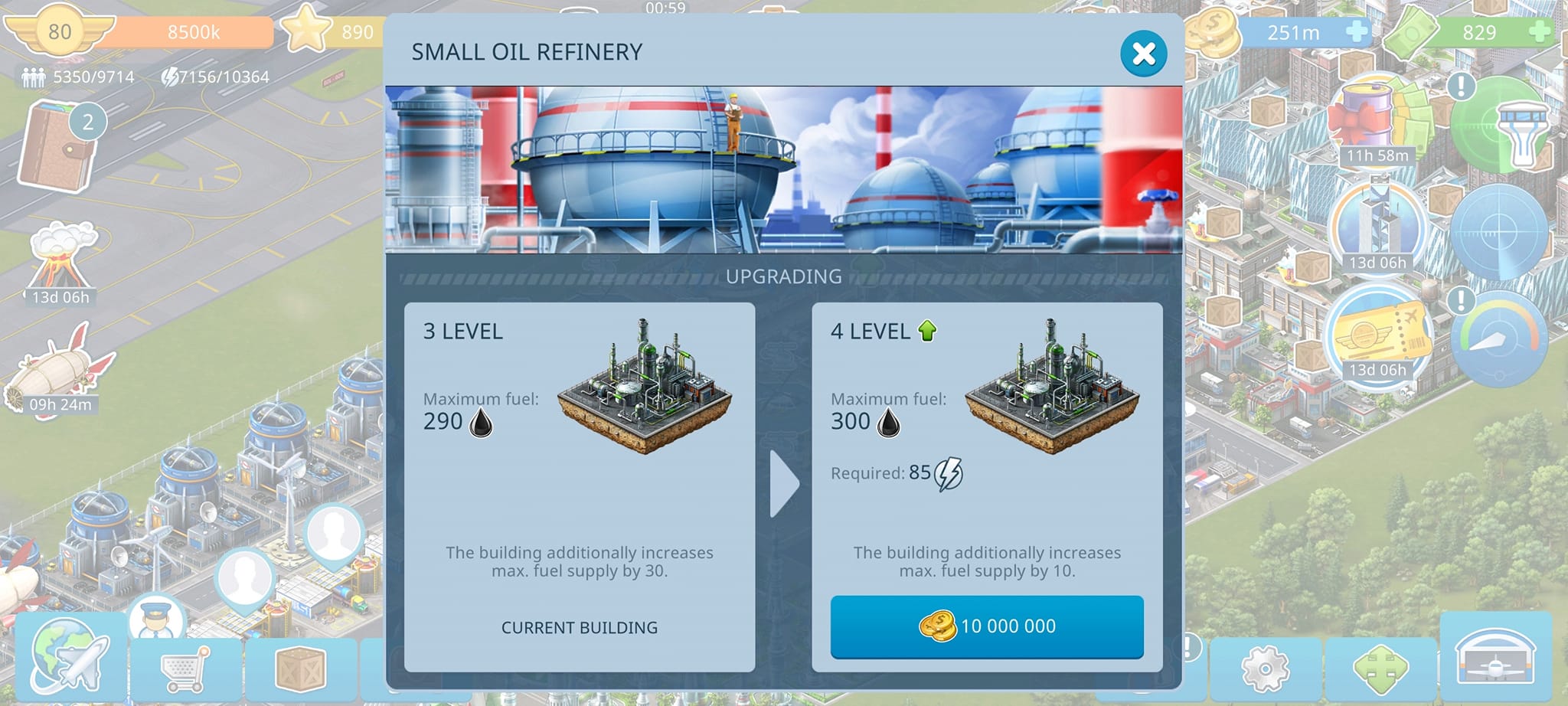Open the airship event with 09h 24m timer
This screenshot has height=706, width=1568.
click(x=60, y=368)
